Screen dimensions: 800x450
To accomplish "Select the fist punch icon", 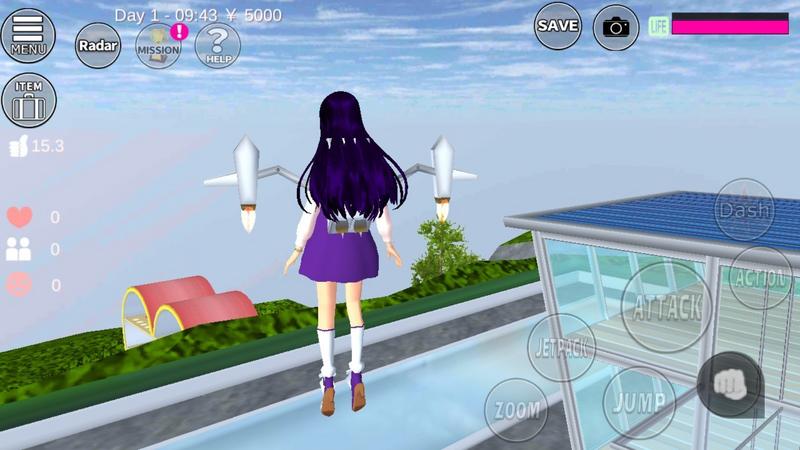I will tap(730, 385).
